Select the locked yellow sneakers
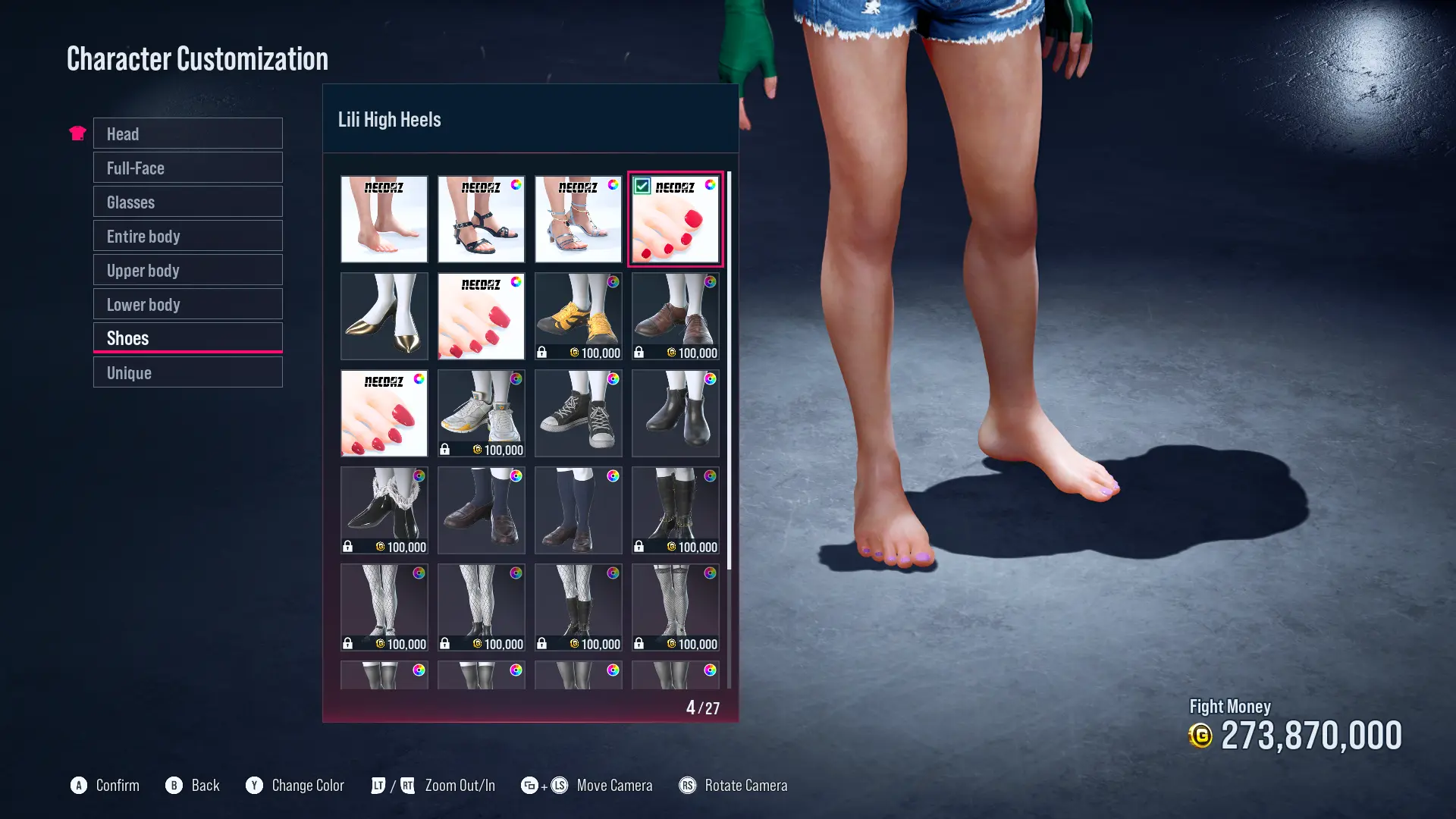1456x819 pixels. click(578, 316)
